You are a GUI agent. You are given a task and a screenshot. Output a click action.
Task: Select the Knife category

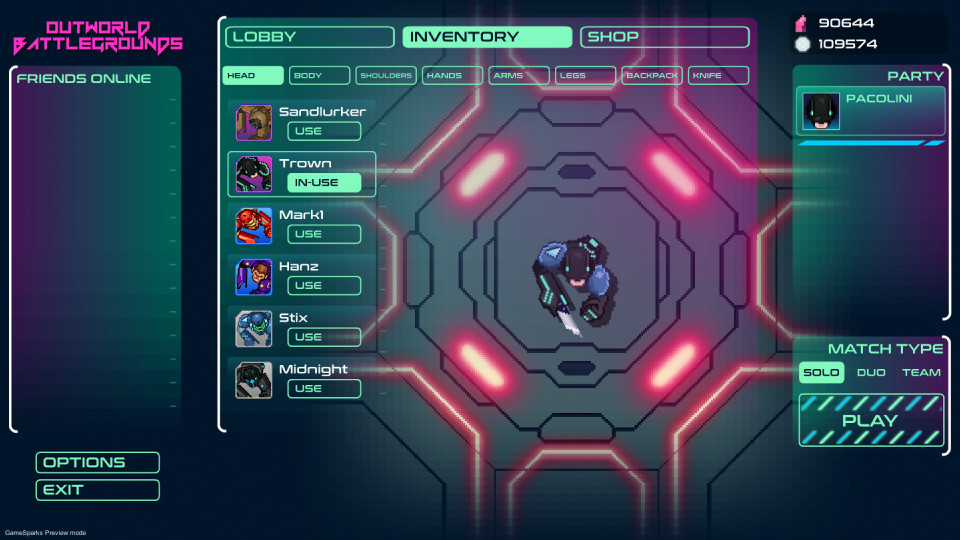[x=718, y=75]
